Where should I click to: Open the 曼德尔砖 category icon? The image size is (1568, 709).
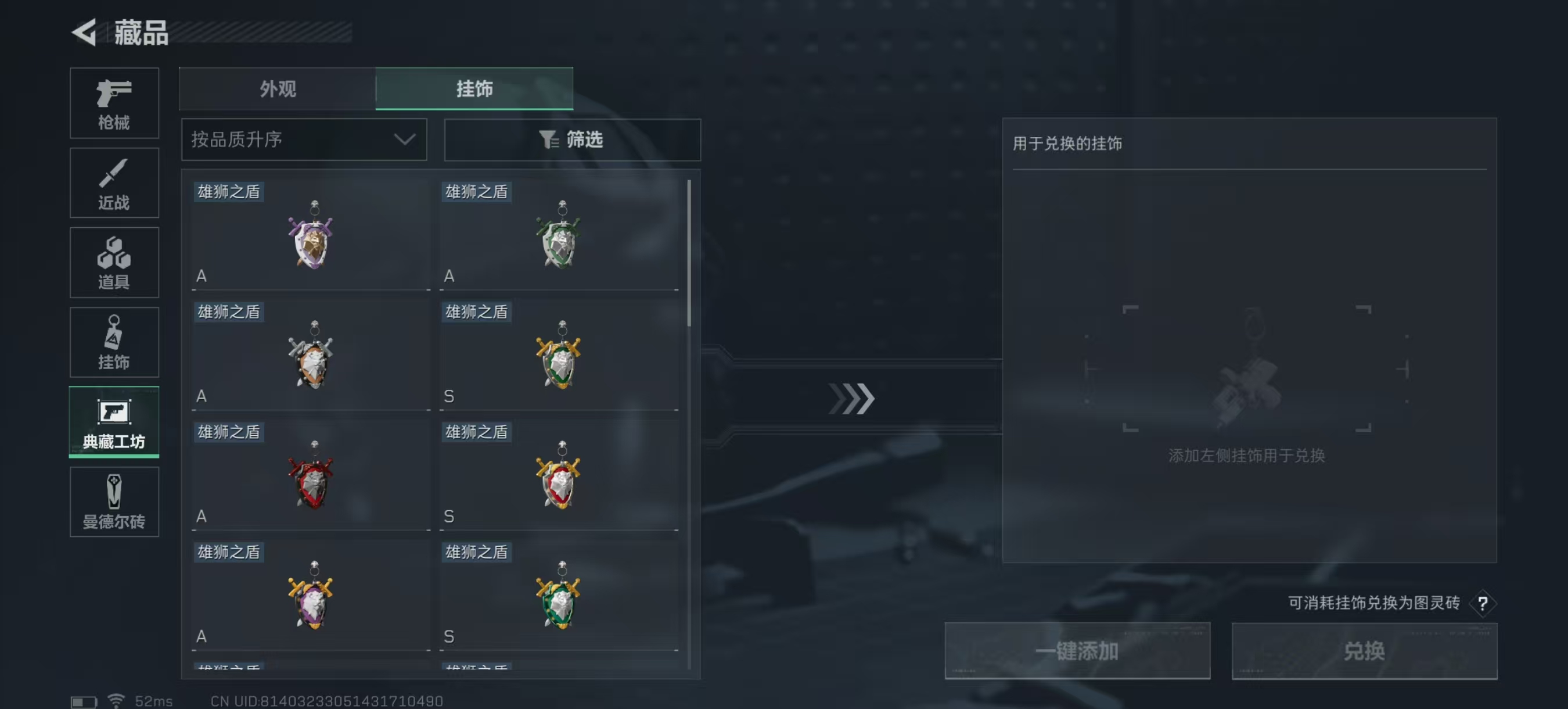coord(114,502)
